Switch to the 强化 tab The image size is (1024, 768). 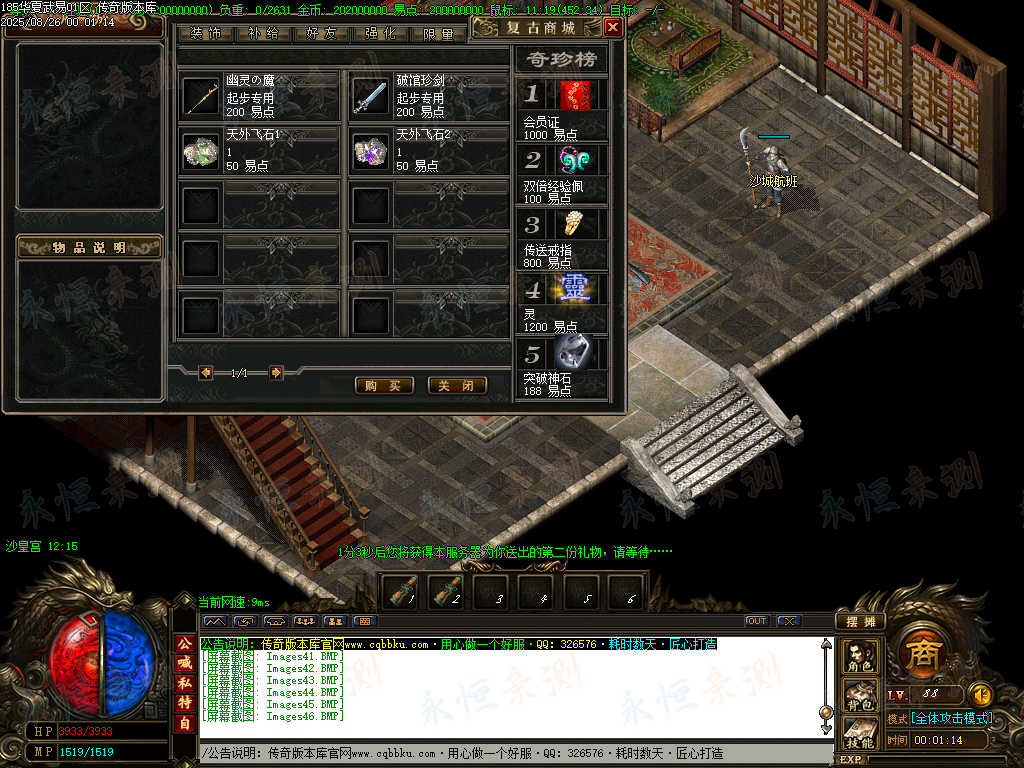point(380,34)
